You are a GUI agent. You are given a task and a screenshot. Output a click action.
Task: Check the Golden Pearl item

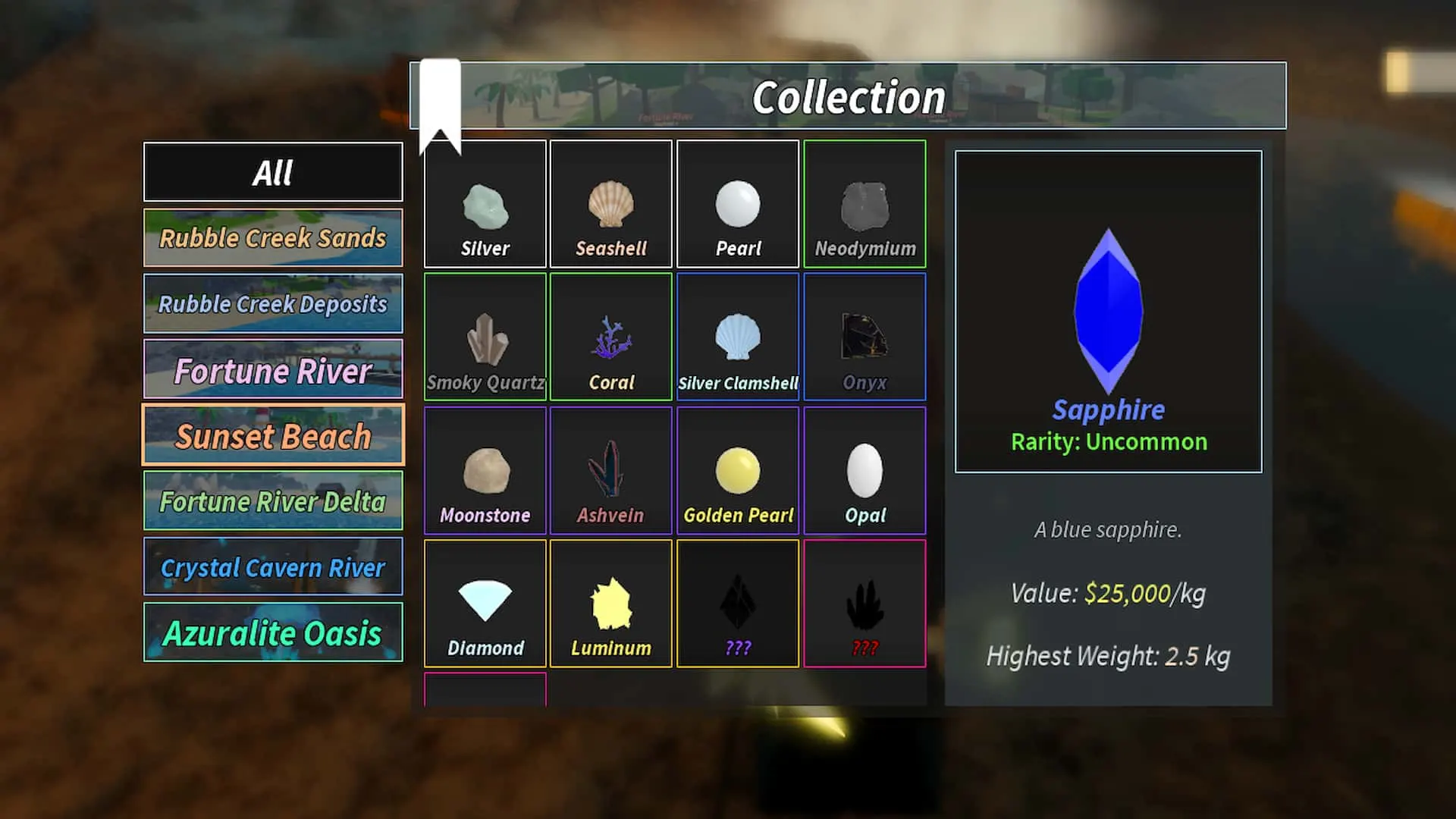pos(736,470)
